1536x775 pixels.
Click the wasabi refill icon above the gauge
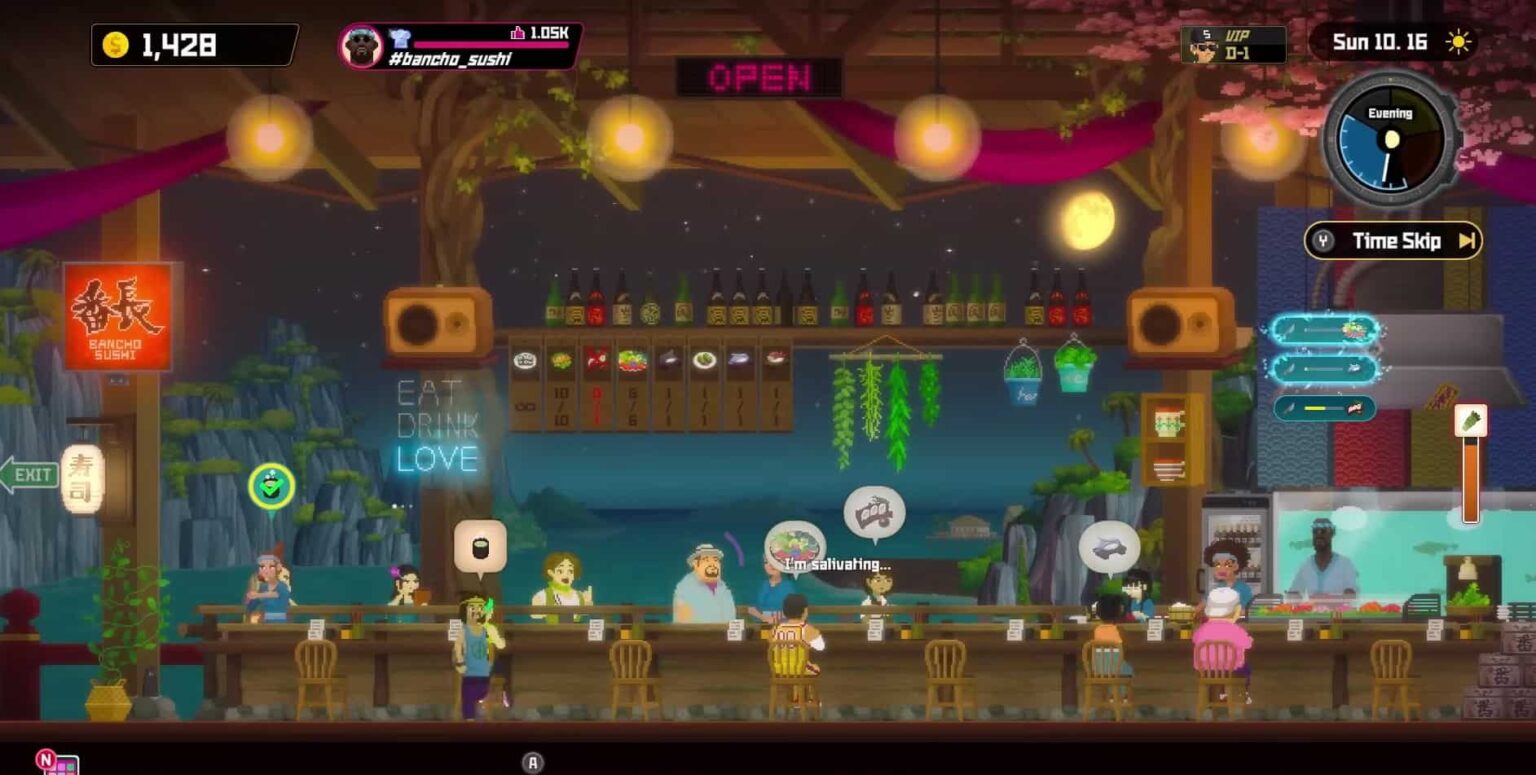[x=1470, y=421]
